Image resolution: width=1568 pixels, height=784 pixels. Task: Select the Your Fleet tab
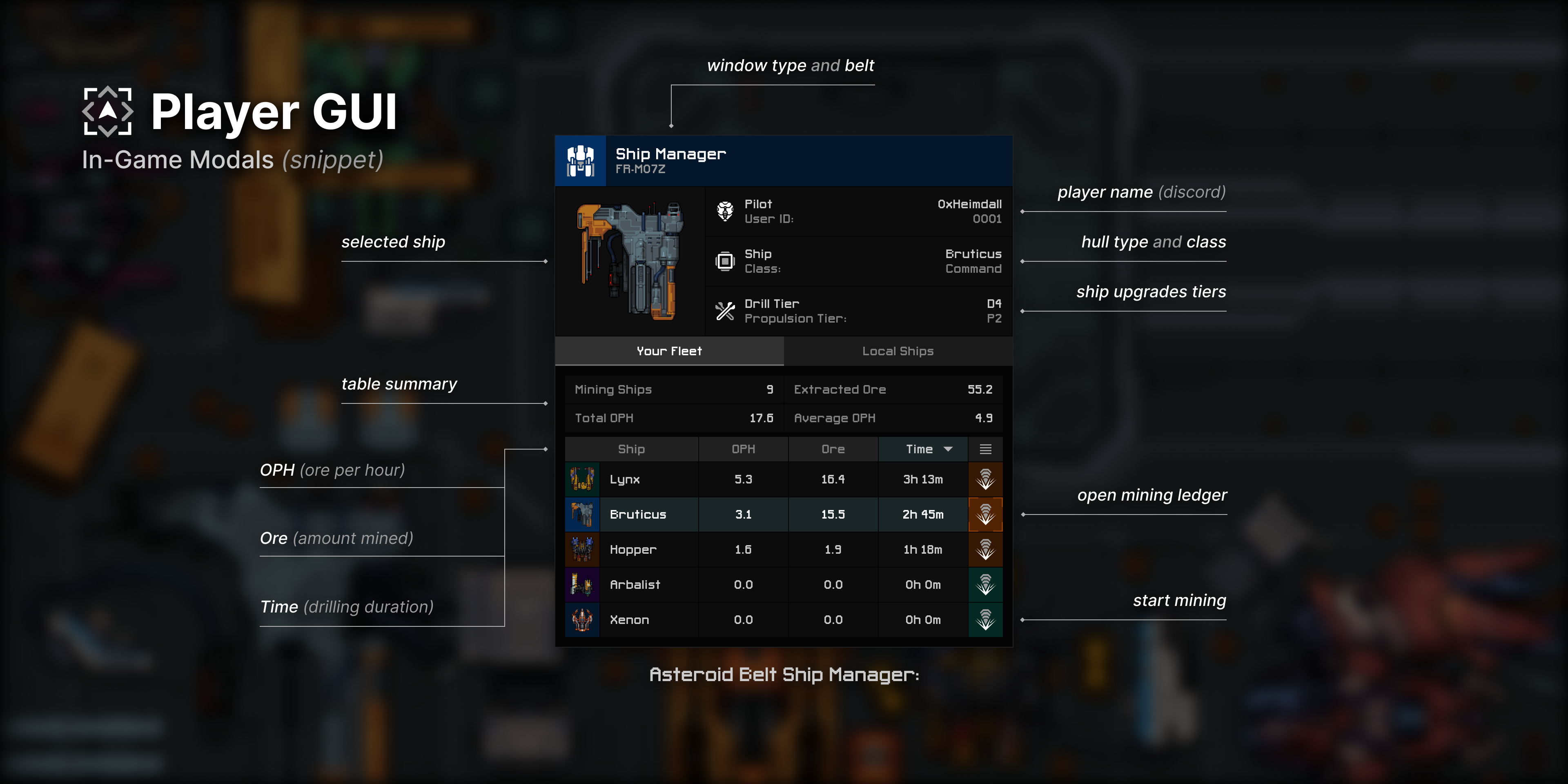coord(669,351)
